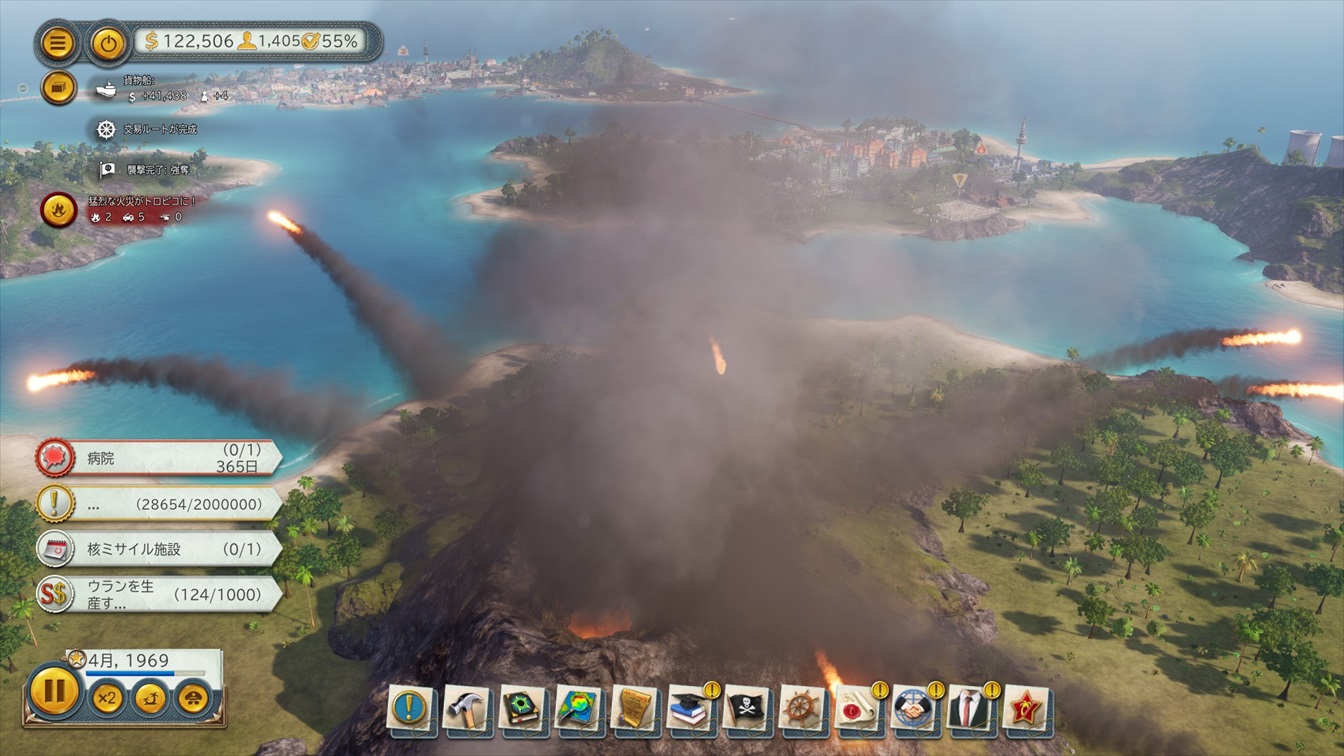The height and width of the screenshot is (756, 1344).
Task: Select the 病院 hospital objective
Action: (160, 458)
